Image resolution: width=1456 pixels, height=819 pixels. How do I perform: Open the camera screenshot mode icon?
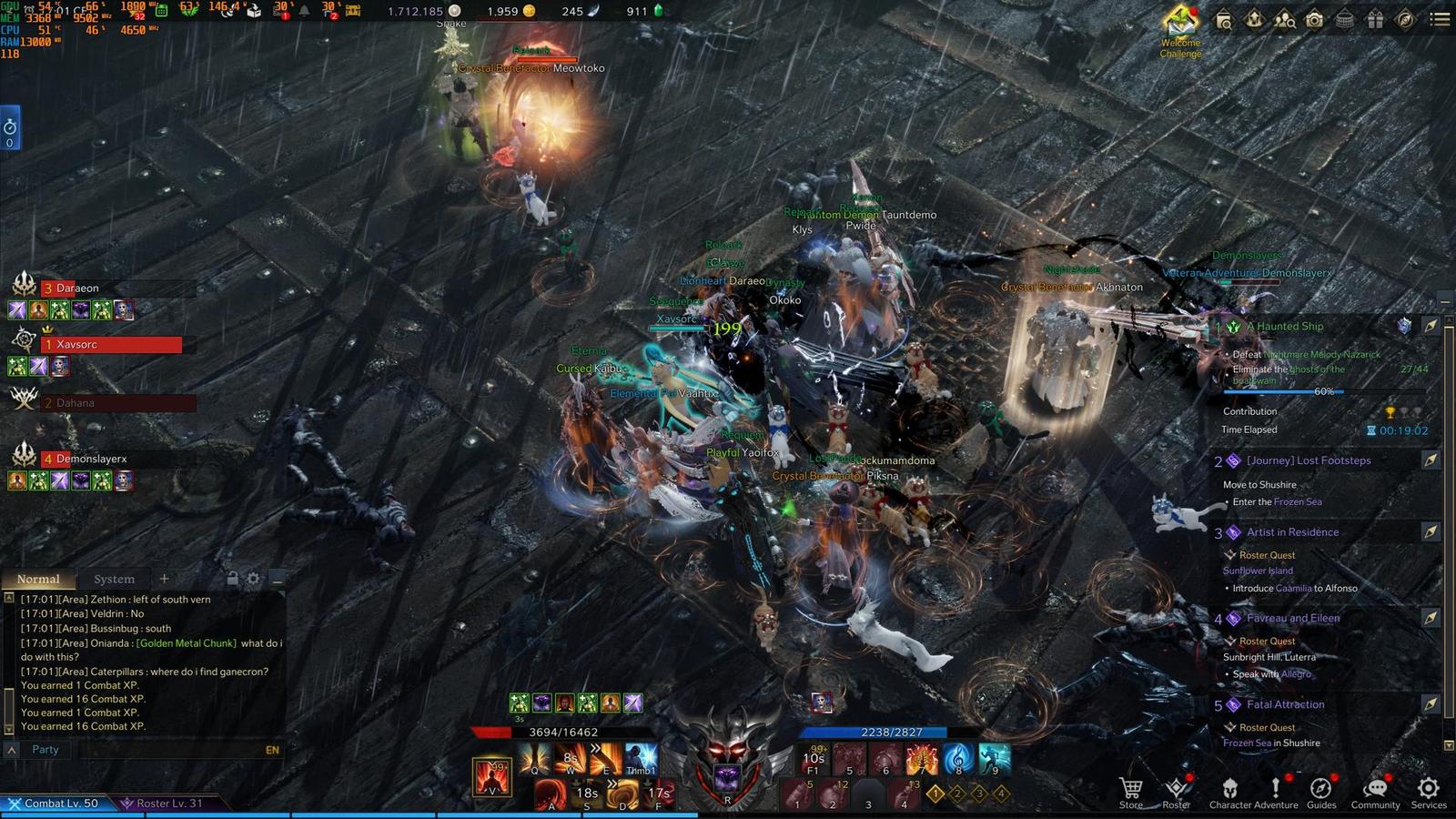[x=1314, y=19]
